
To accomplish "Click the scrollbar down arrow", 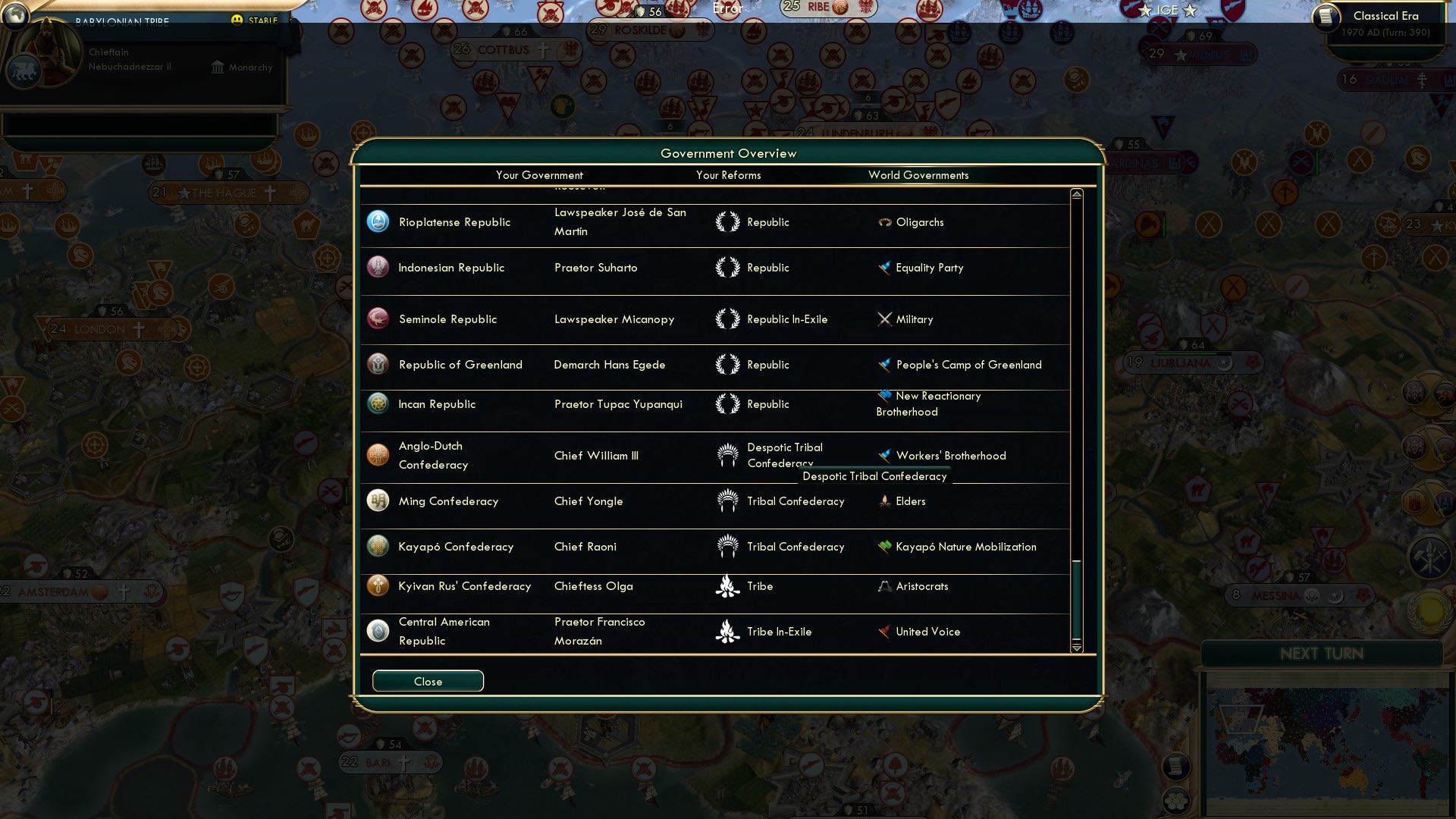I will (1075, 648).
